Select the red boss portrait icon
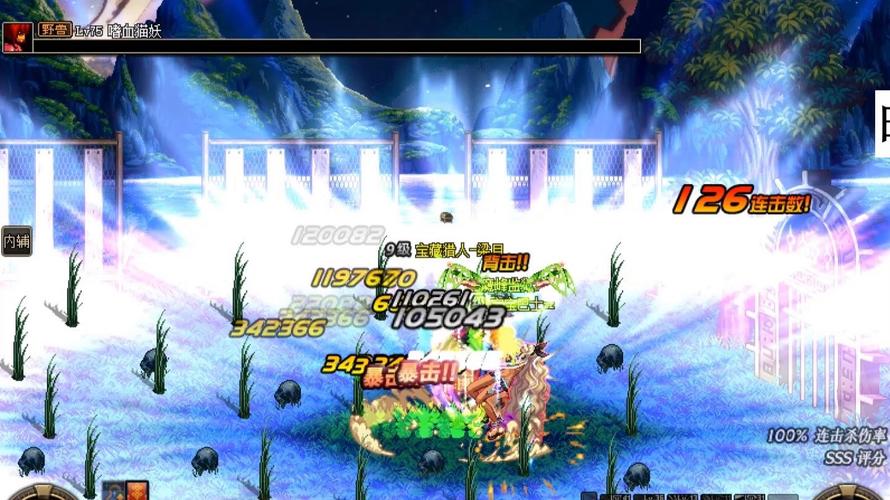This screenshot has width=890, height=500. 17,37
